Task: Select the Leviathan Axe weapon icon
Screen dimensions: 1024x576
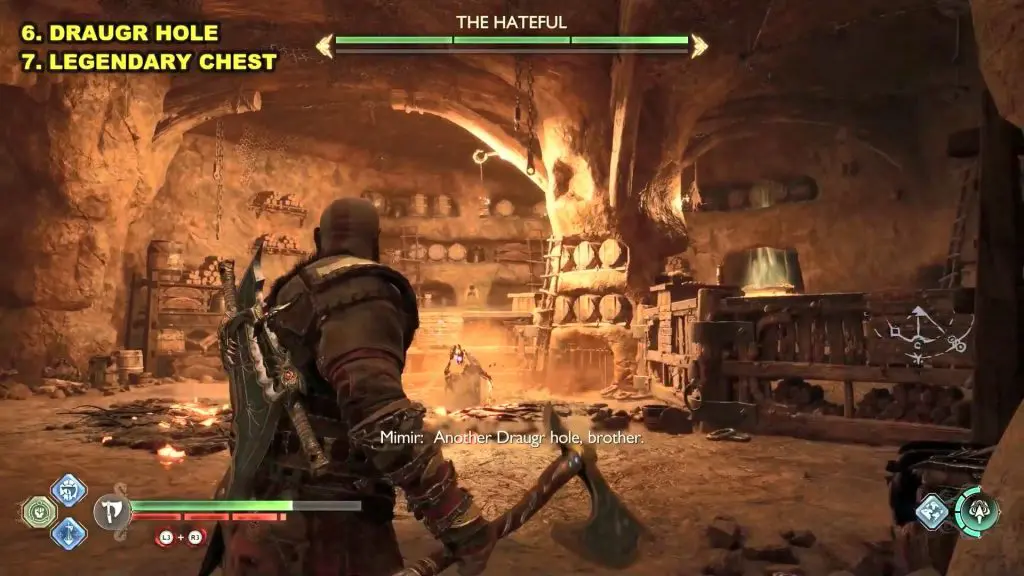Action: (112, 512)
